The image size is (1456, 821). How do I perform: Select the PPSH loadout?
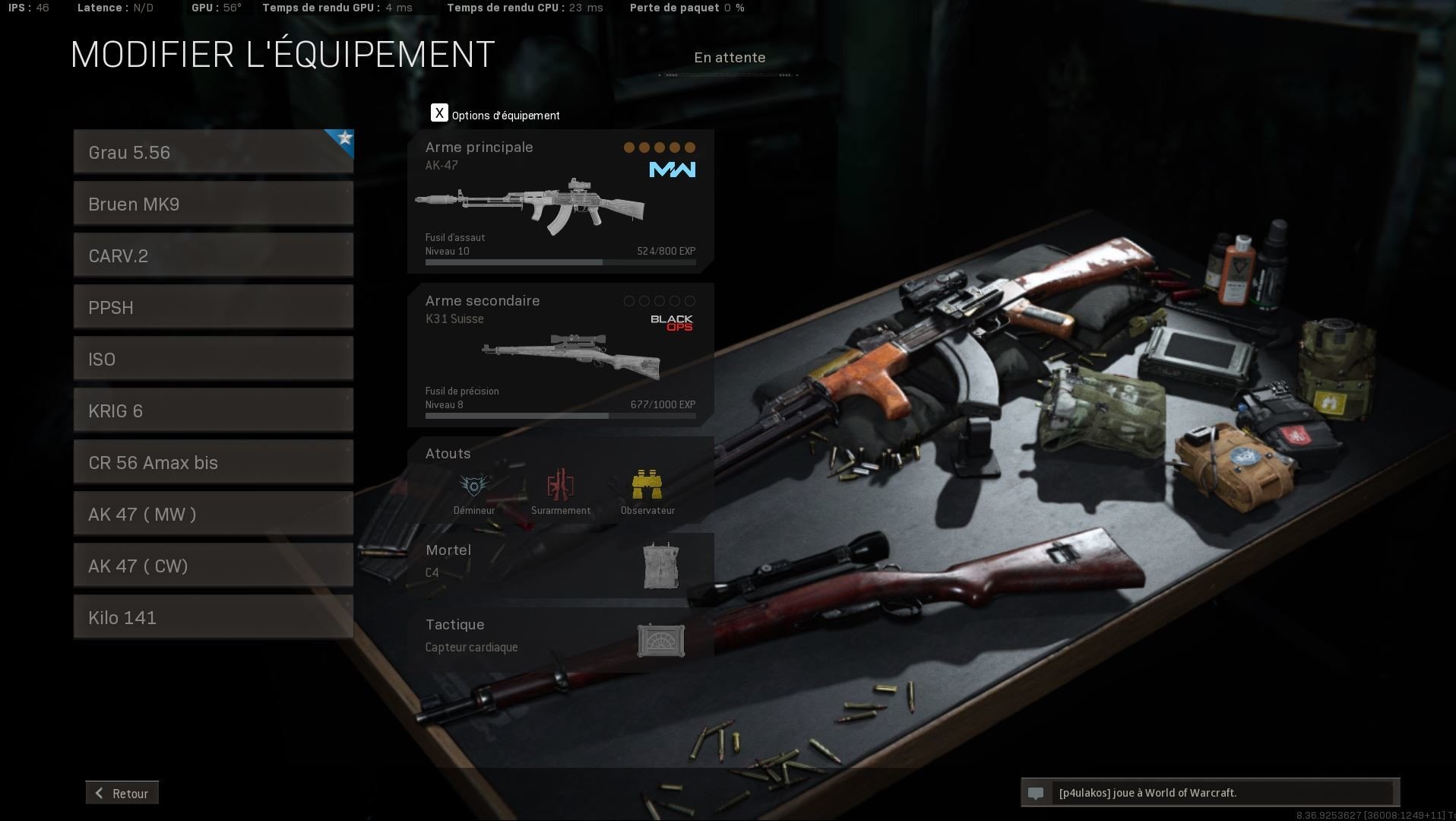coord(213,307)
